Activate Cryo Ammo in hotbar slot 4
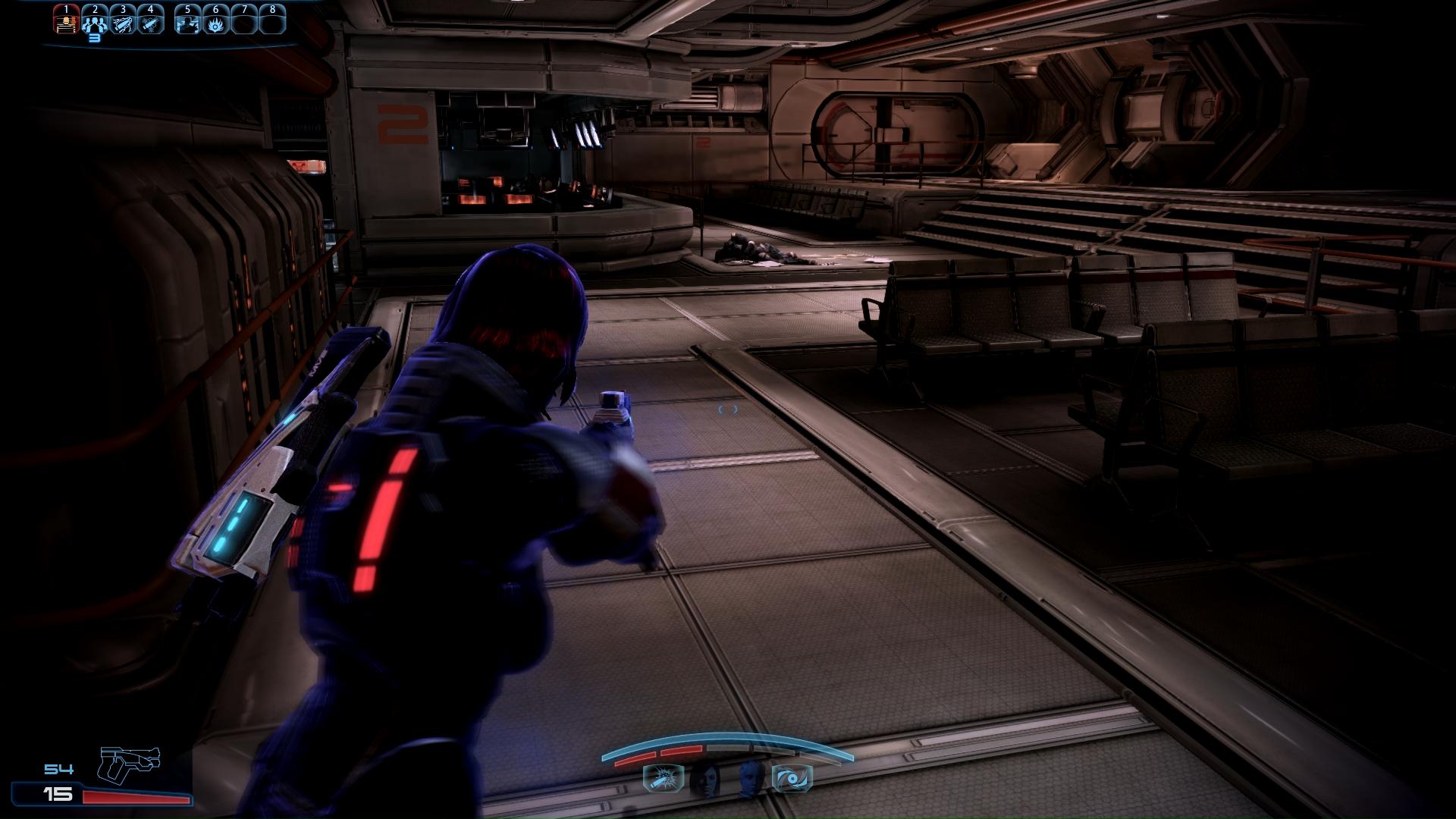 pos(151,21)
